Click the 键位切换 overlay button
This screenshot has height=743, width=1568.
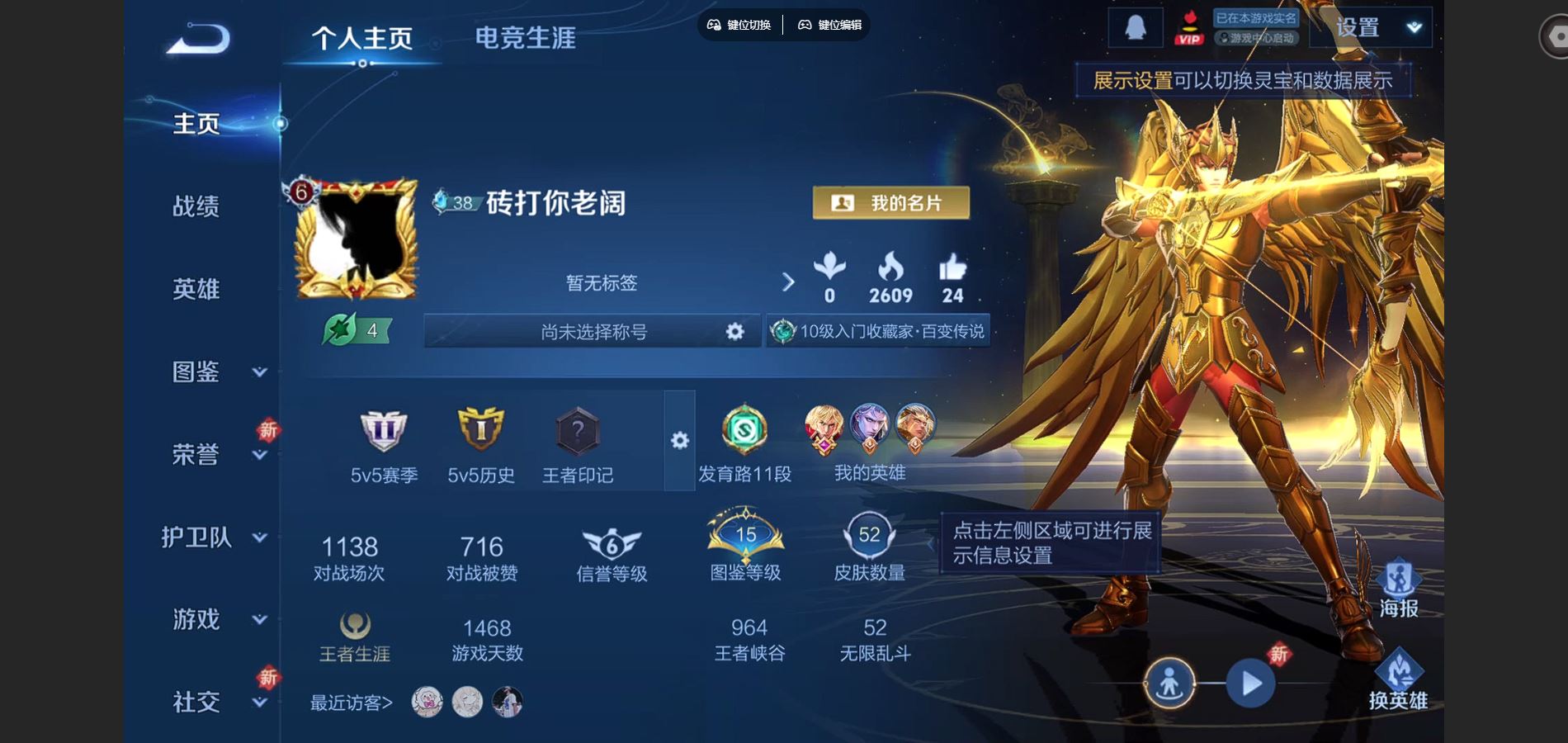739,25
